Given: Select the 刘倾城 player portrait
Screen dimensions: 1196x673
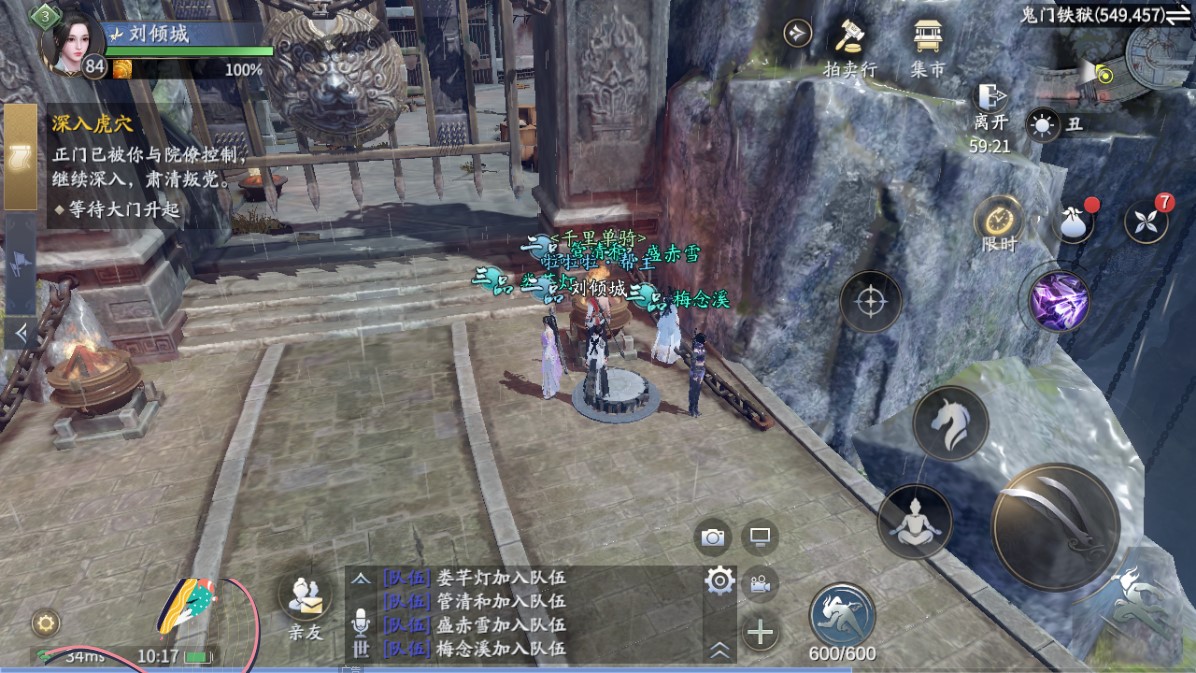Looking at the screenshot, I should pyautogui.click(x=72, y=43).
